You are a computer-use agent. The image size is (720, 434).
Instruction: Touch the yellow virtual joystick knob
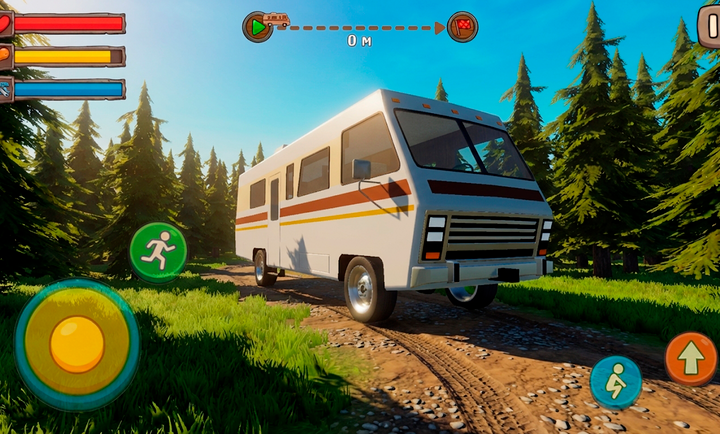click(x=77, y=344)
